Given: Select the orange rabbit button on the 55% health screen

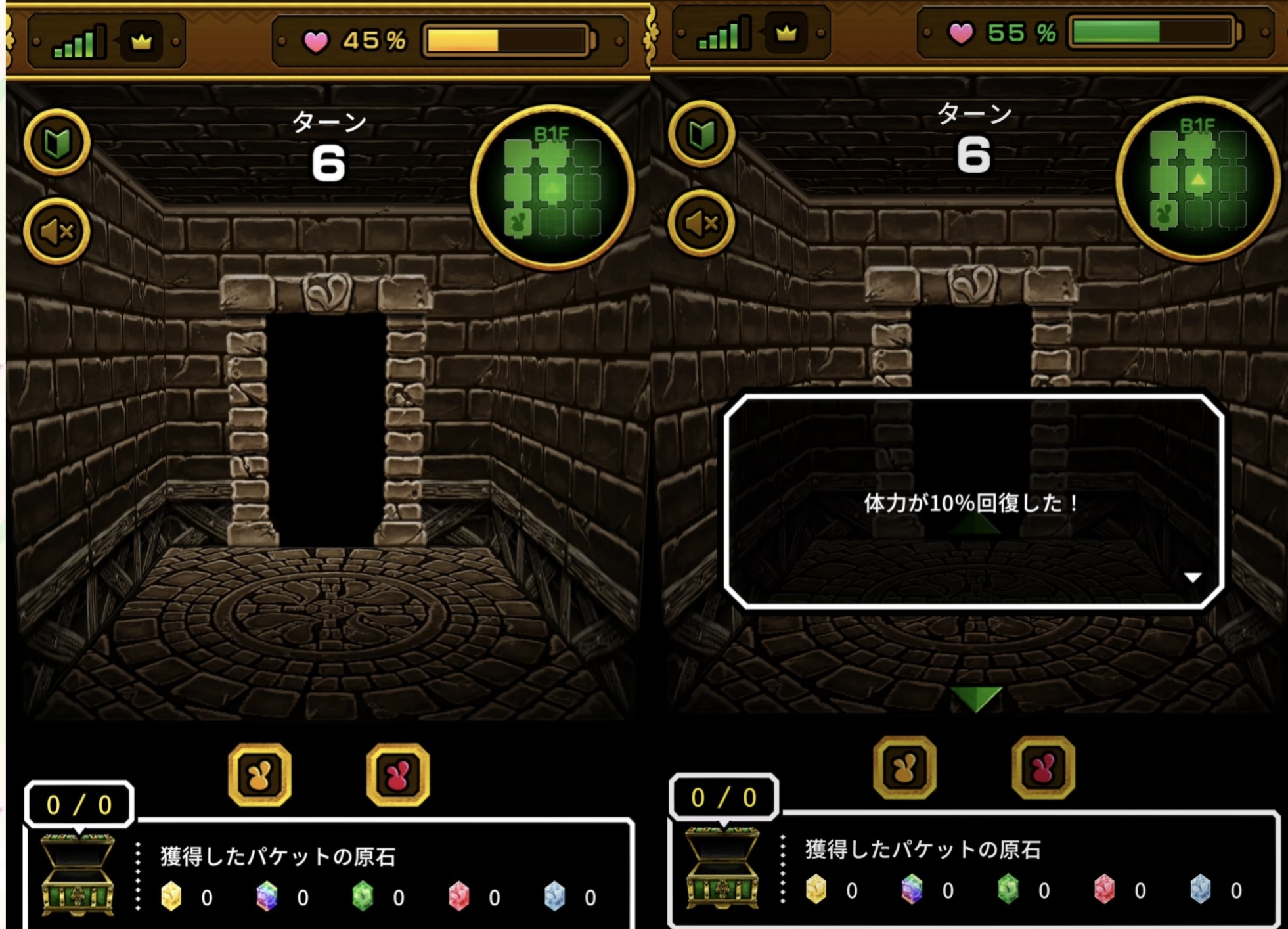Looking at the screenshot, I should pyautogui.click(x=904, y=767).
